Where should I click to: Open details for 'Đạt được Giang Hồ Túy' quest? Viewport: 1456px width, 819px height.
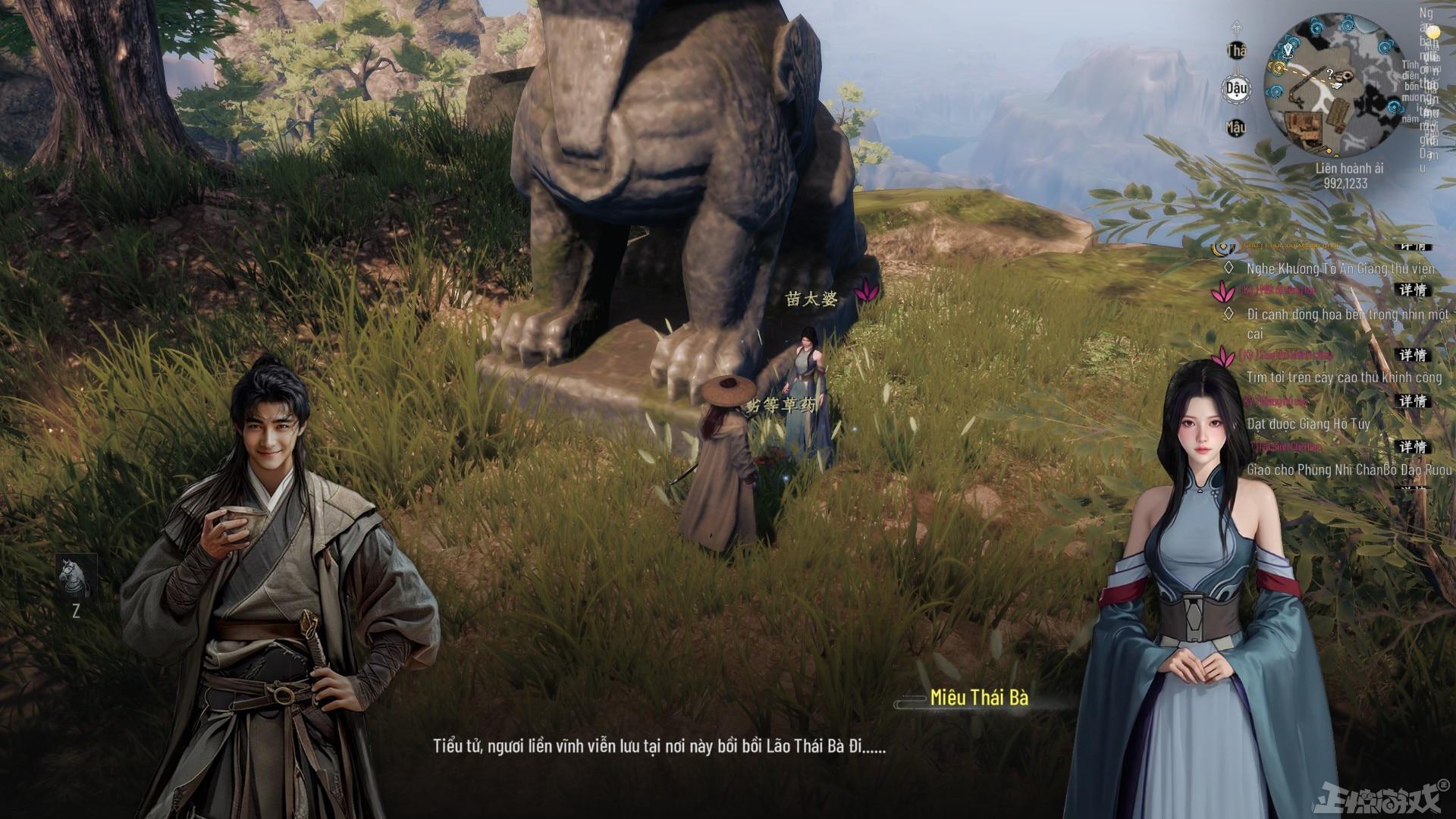(1413, 400)
